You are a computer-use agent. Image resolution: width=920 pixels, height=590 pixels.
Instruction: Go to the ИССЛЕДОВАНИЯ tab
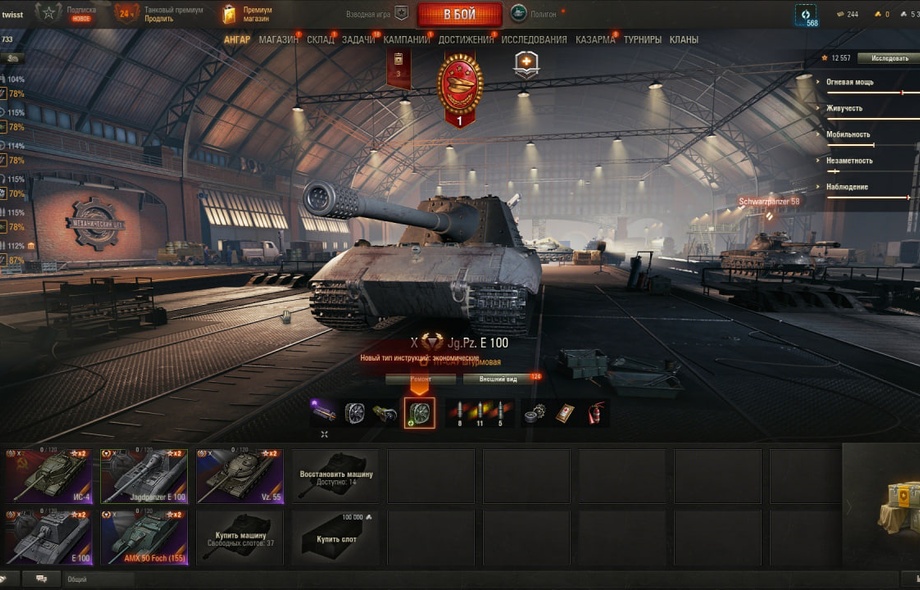click(x=534, y=40)
